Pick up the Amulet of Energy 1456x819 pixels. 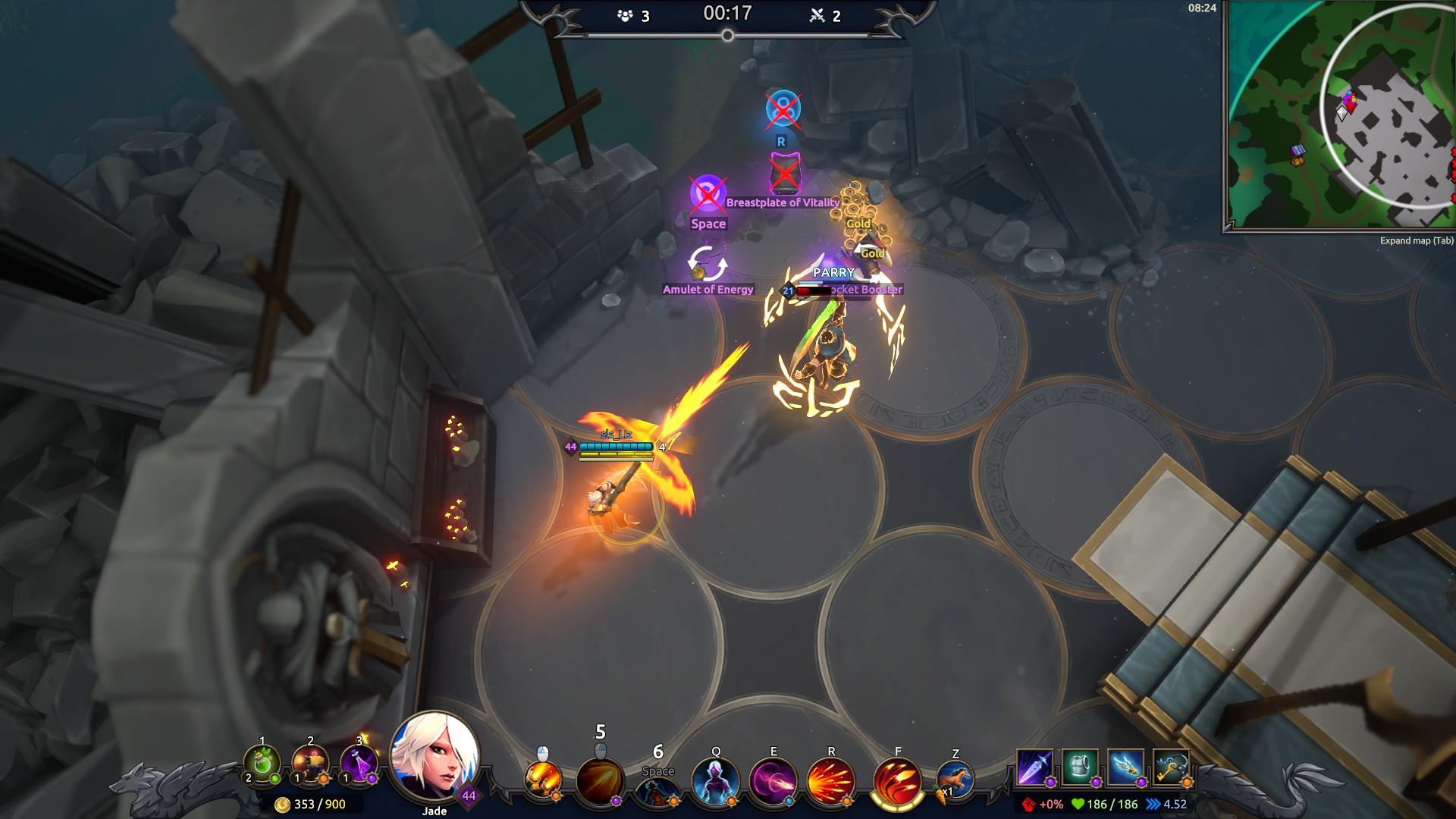(x=707, y=262)
